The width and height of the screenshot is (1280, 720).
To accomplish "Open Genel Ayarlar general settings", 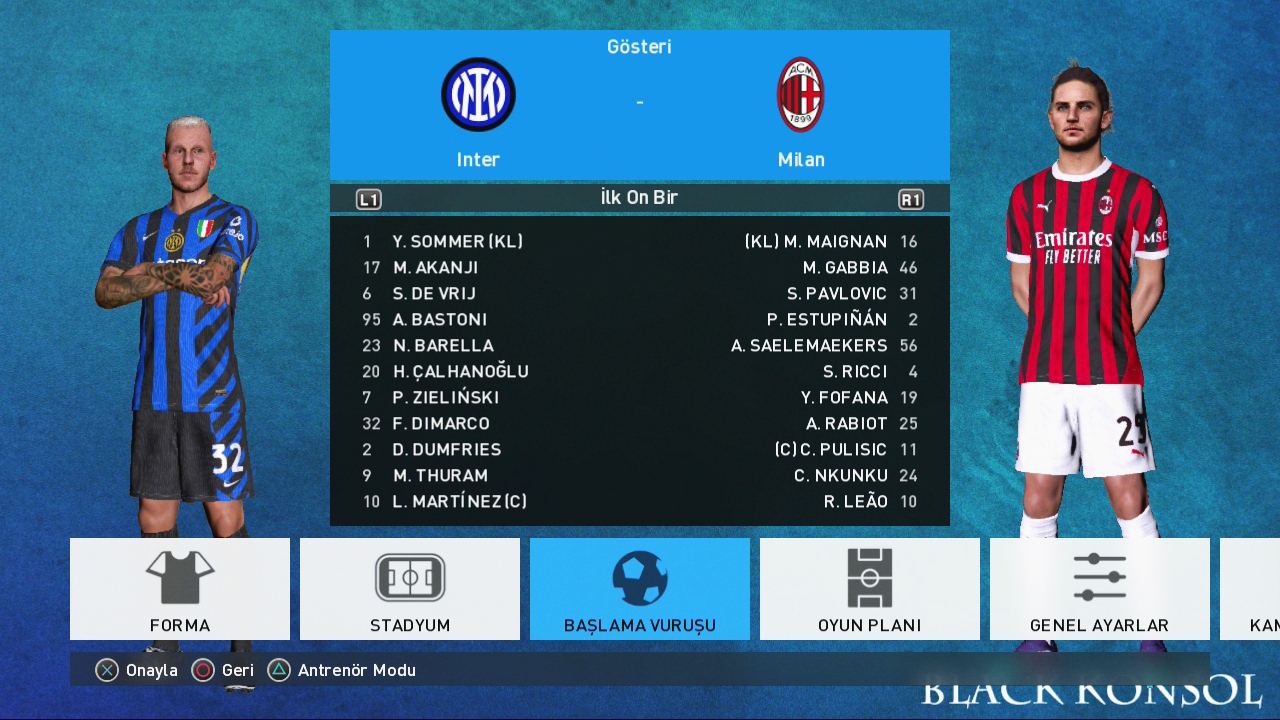I will pos(1099,589).
